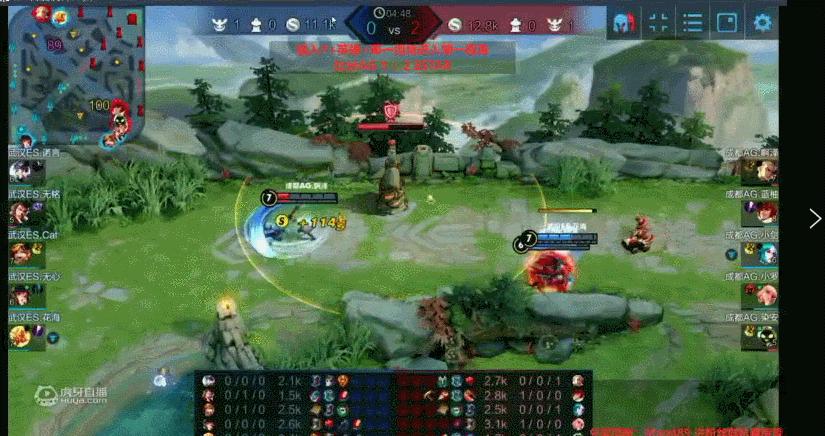Image resolution: width=825 pixels, height=436 pixels.
Task: Select player 武汉ES.无心 portrait
Action: pos(20,294)
